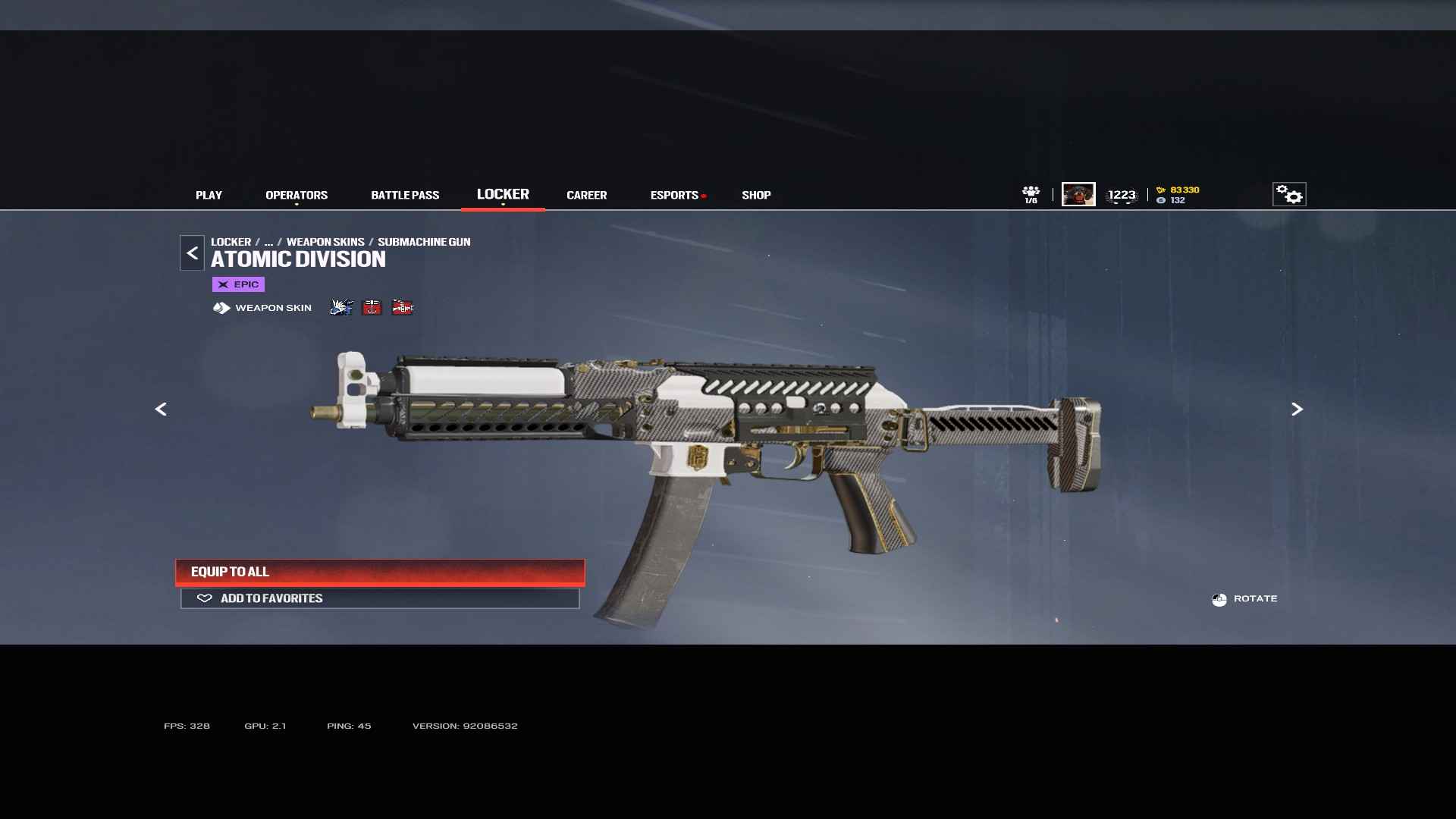Open the squad party icon

coord(1031,194)
